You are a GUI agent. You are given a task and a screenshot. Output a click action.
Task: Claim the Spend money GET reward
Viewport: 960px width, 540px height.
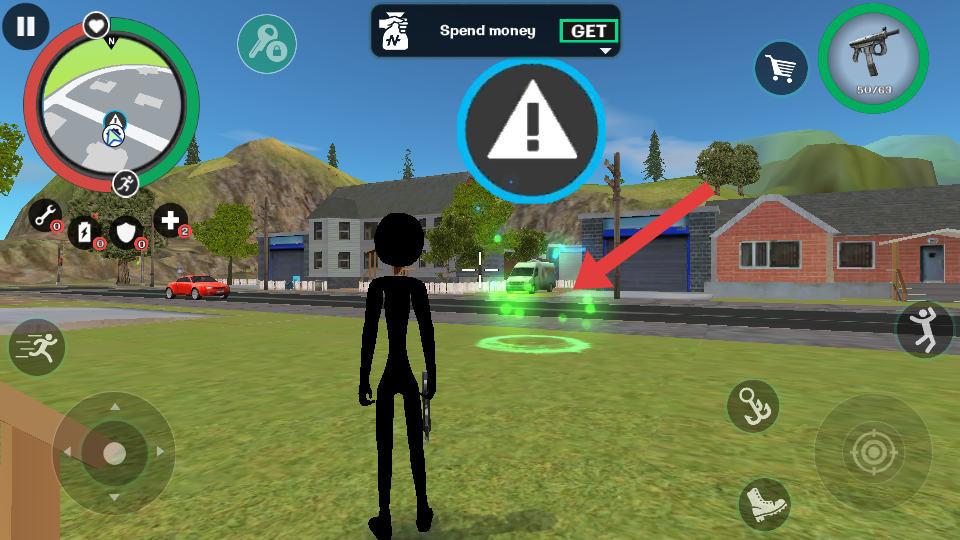click(588, 31)
